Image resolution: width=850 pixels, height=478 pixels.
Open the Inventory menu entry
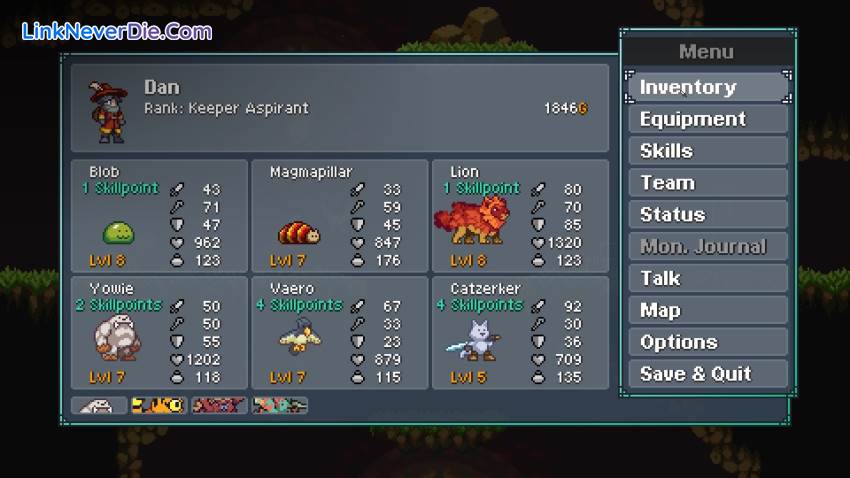[708, 87]
